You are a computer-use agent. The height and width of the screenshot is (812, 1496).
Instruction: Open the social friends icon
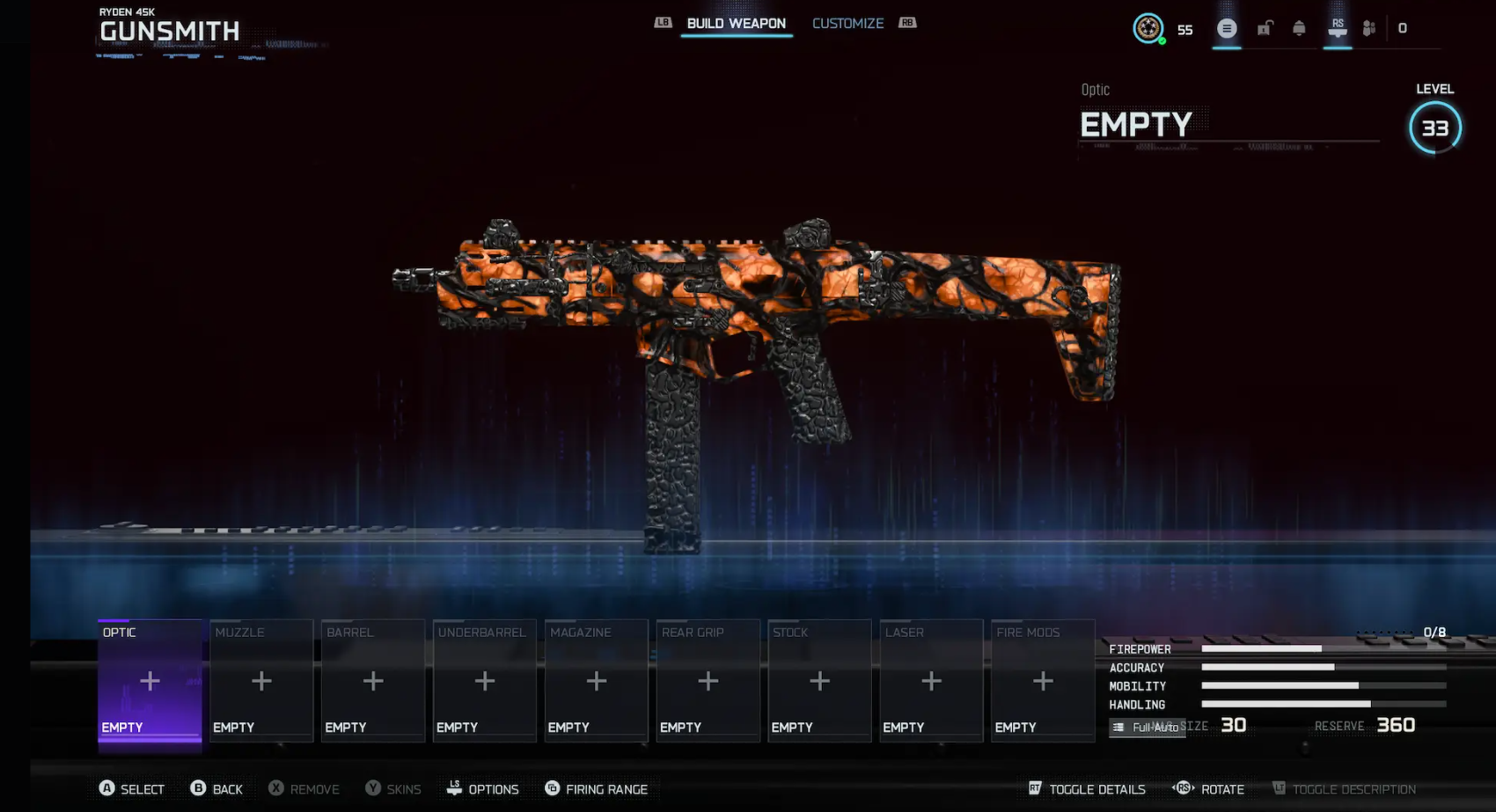pyautogui.click(x=1368, y=29)
